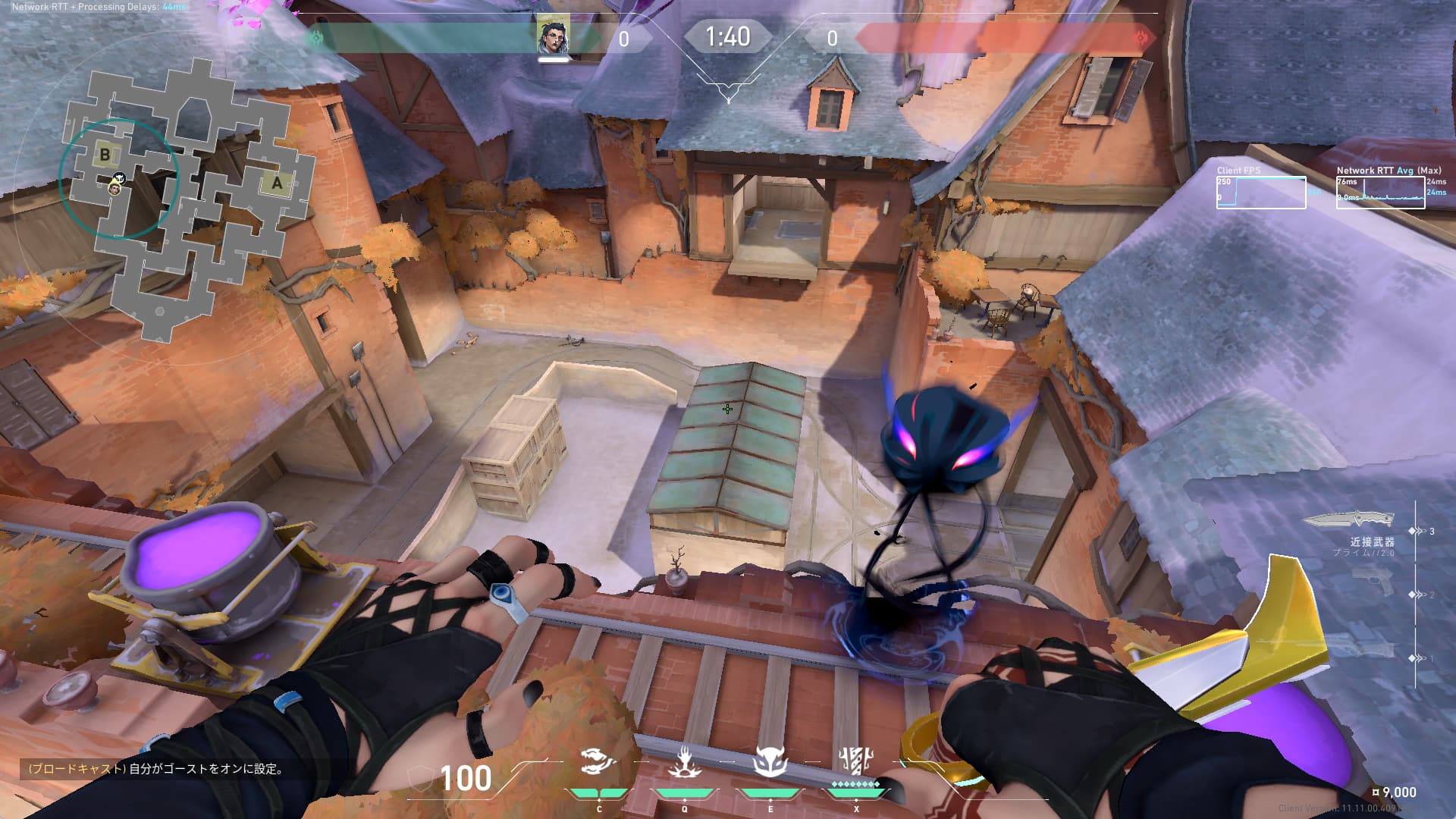Choose the A site marker on minimap
Image resolution: width=1456 pixels, height=819 pixels.
(277, 183)
